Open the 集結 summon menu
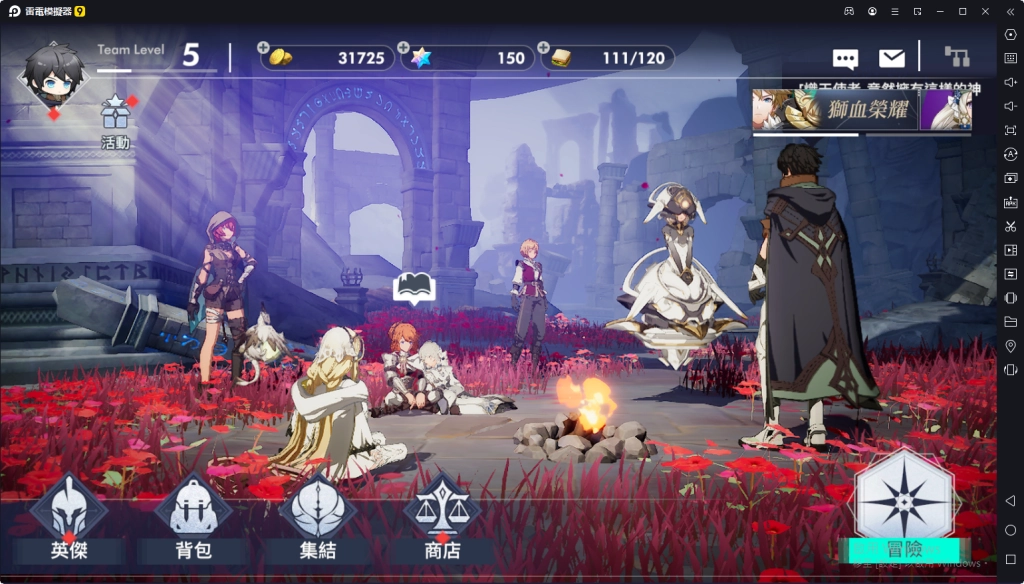The image size is (1024, 584). [x=317, y=517]
